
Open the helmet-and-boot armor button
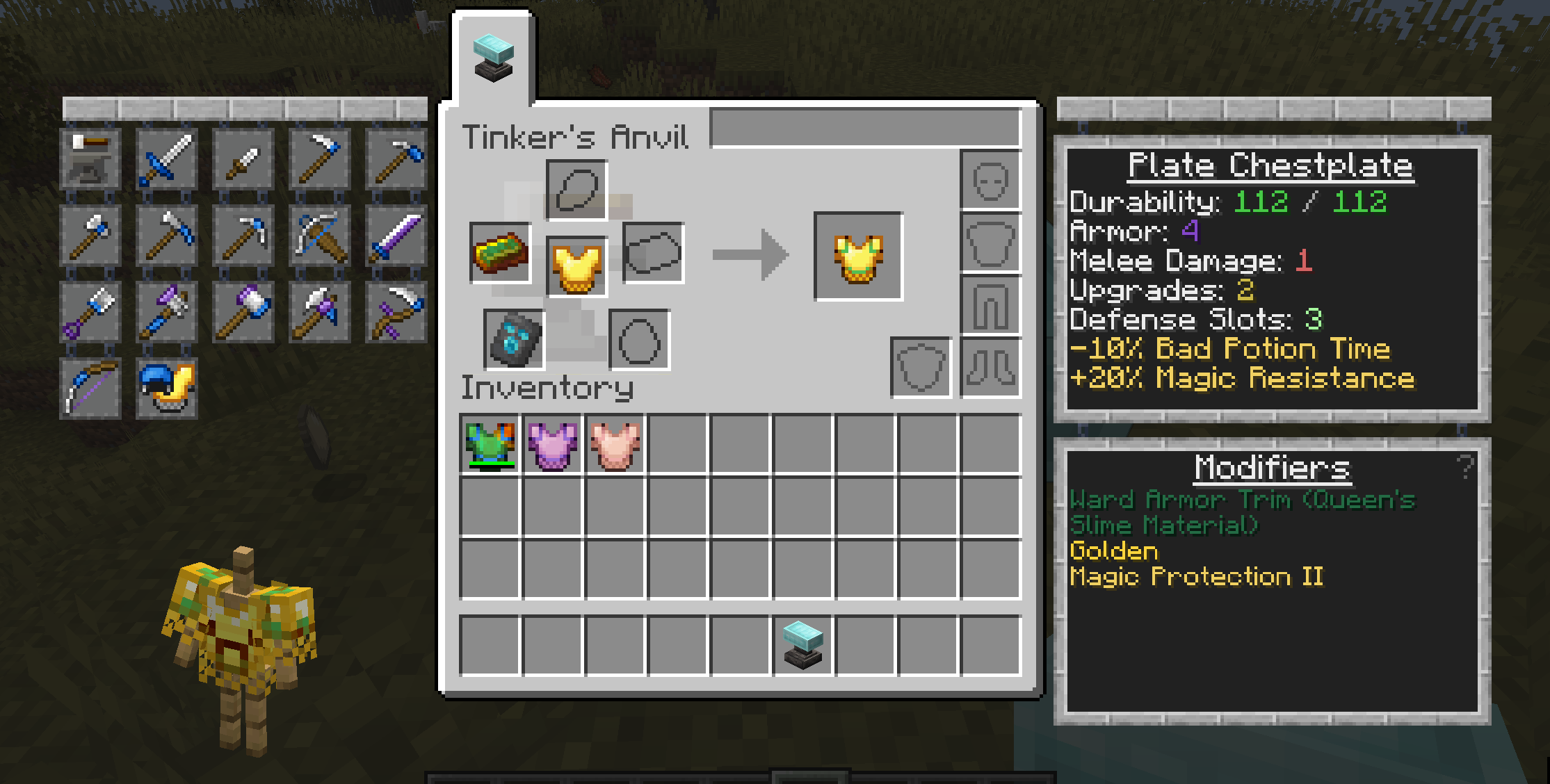(x=167, y=389)
